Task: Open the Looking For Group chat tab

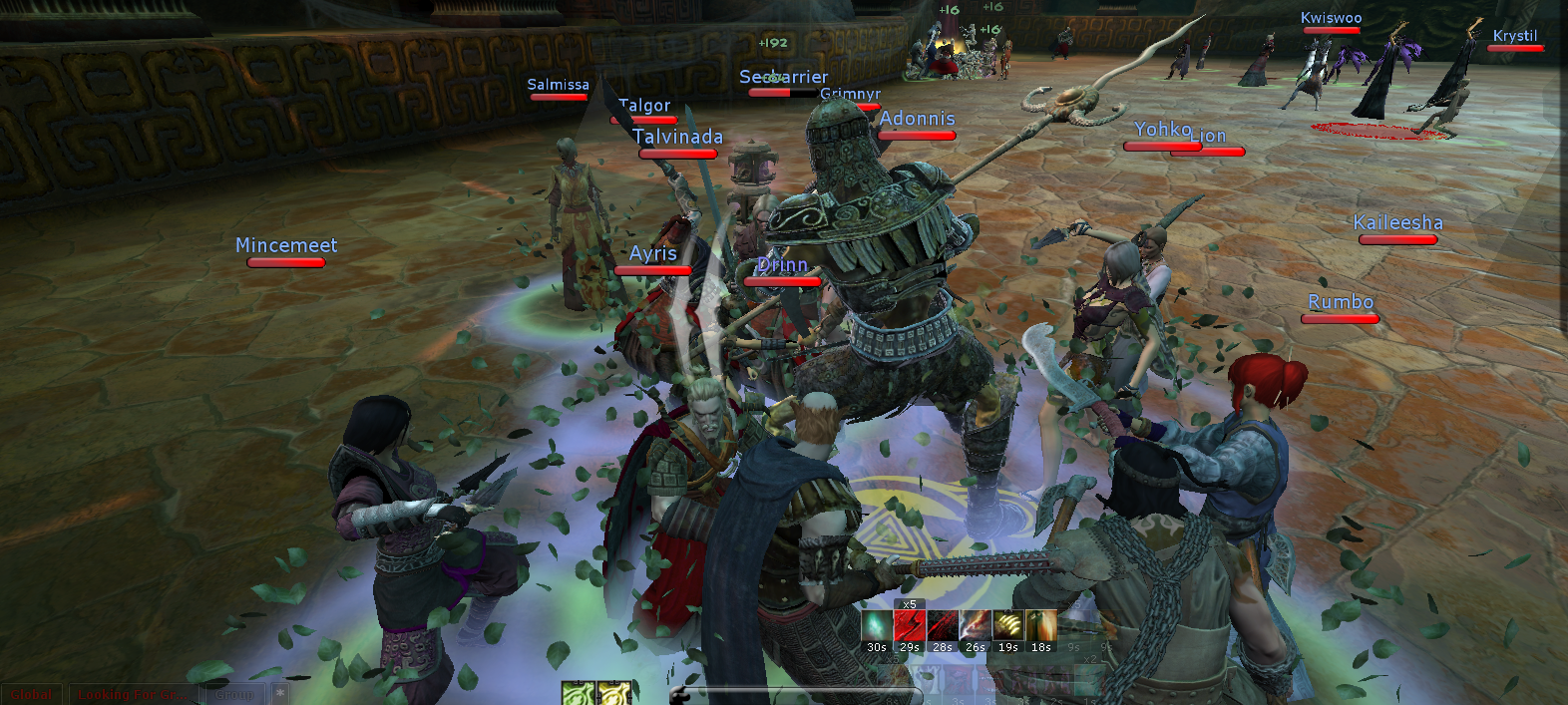Action: 132,694
